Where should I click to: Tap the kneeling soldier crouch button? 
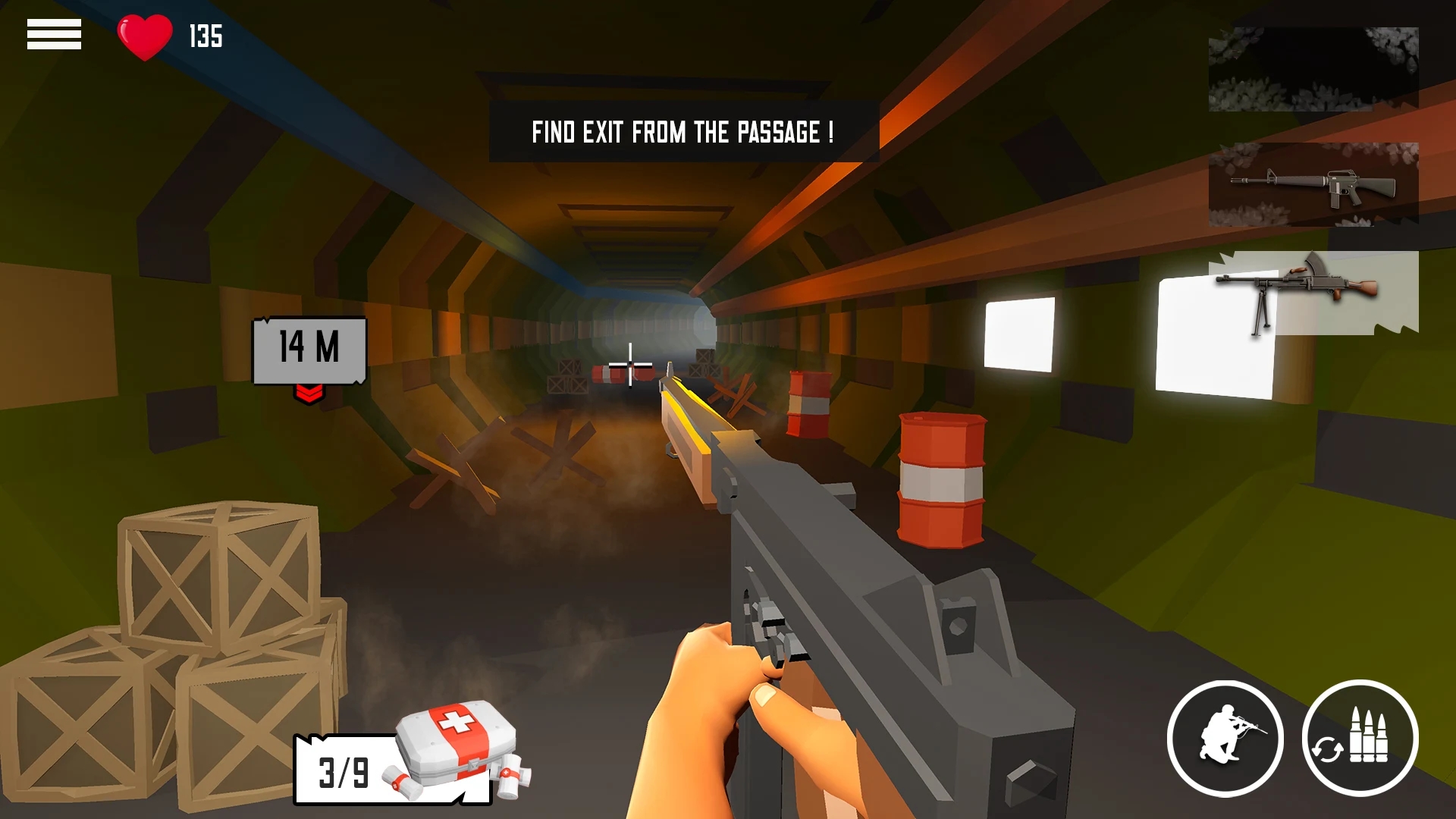pos(1225,738)
